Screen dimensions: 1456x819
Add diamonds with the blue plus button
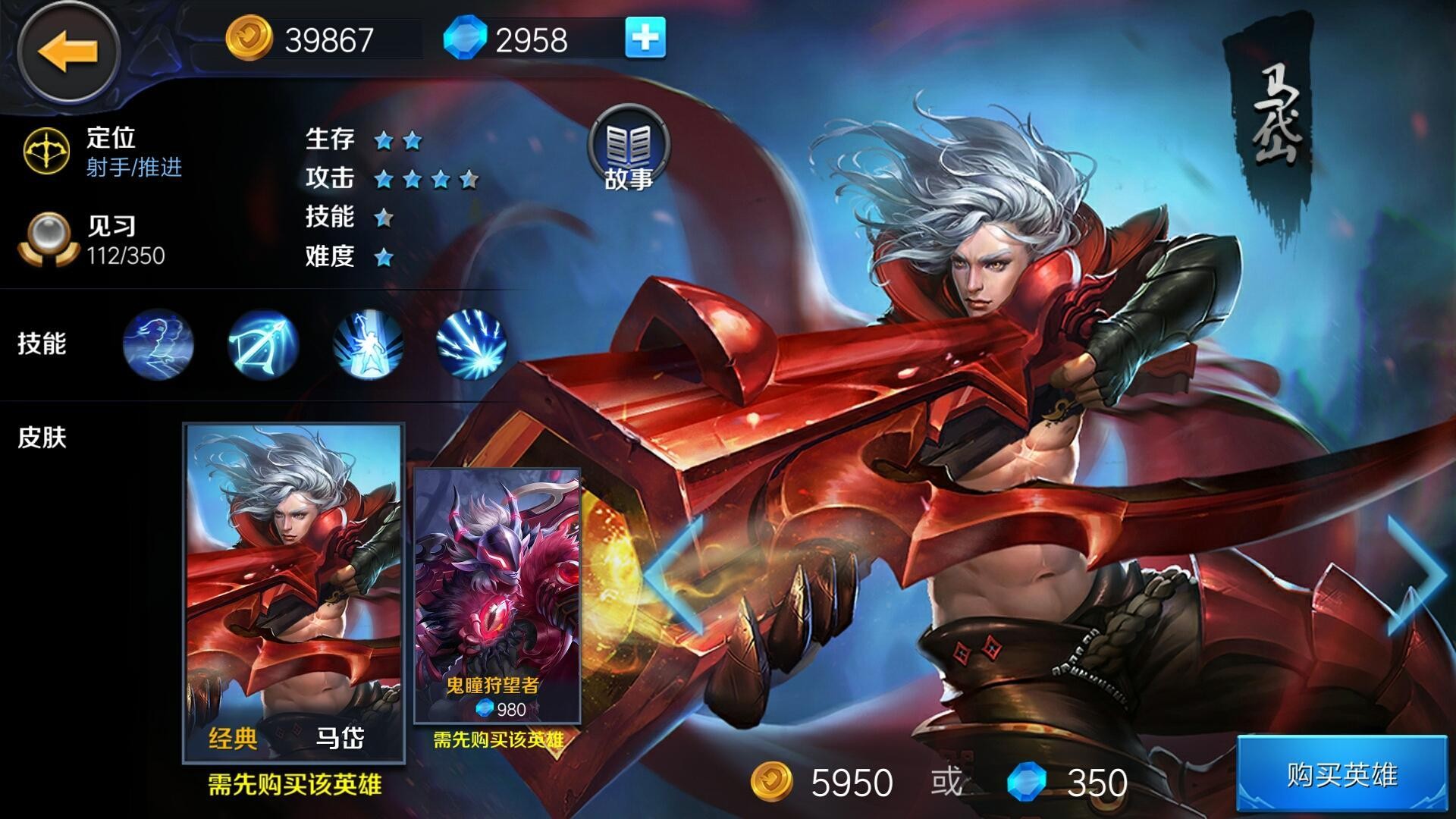[645, 38]
